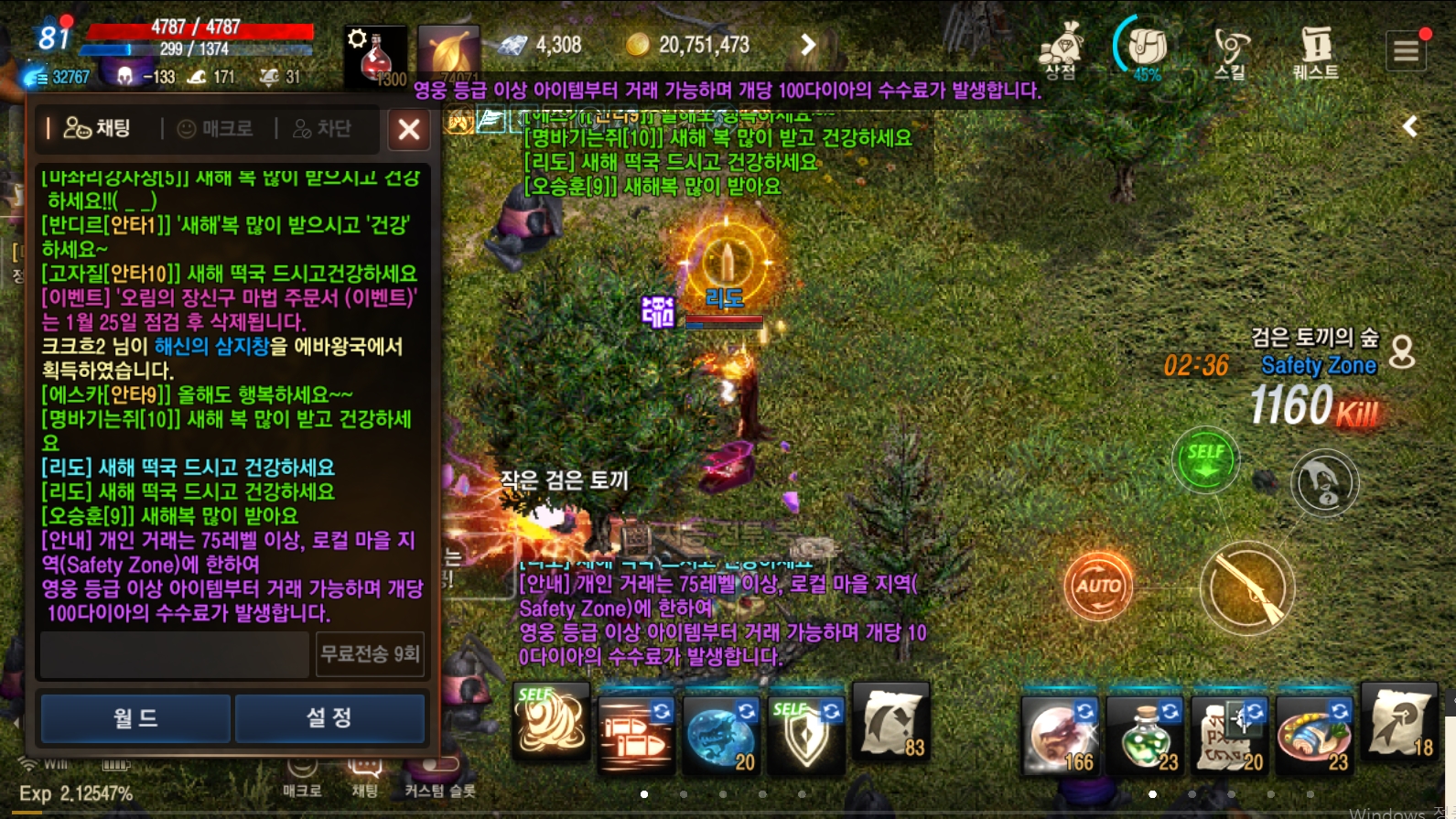Activate the AUTO combat mode button
The height and width of the screenshot is (819, 1456).
pos(1101,586)
